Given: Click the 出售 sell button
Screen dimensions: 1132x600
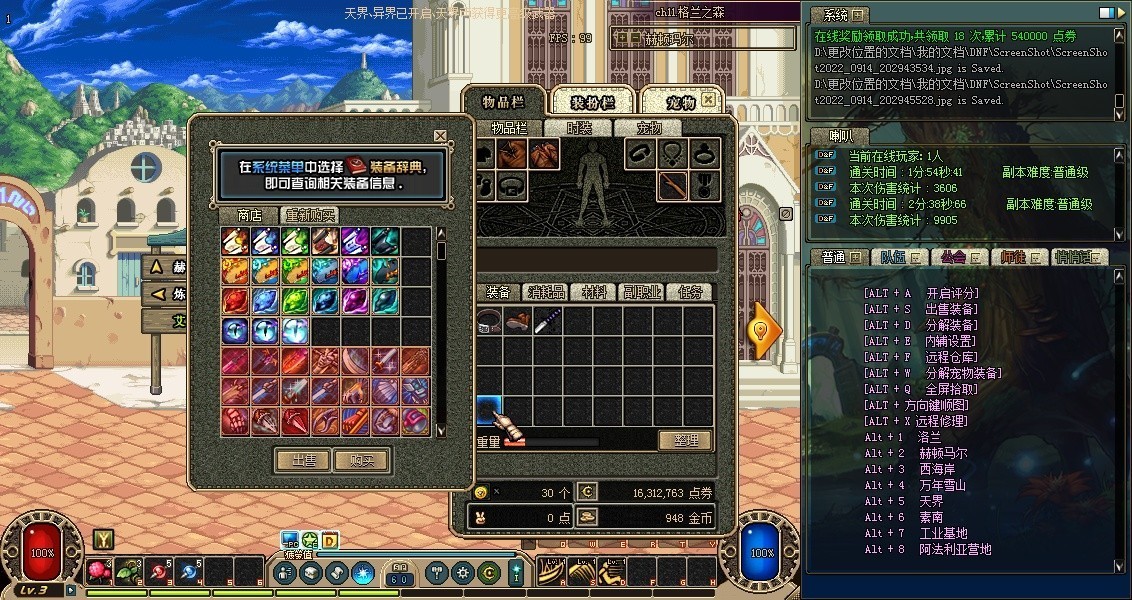Looking at the screenshot, I should (302, 460).
